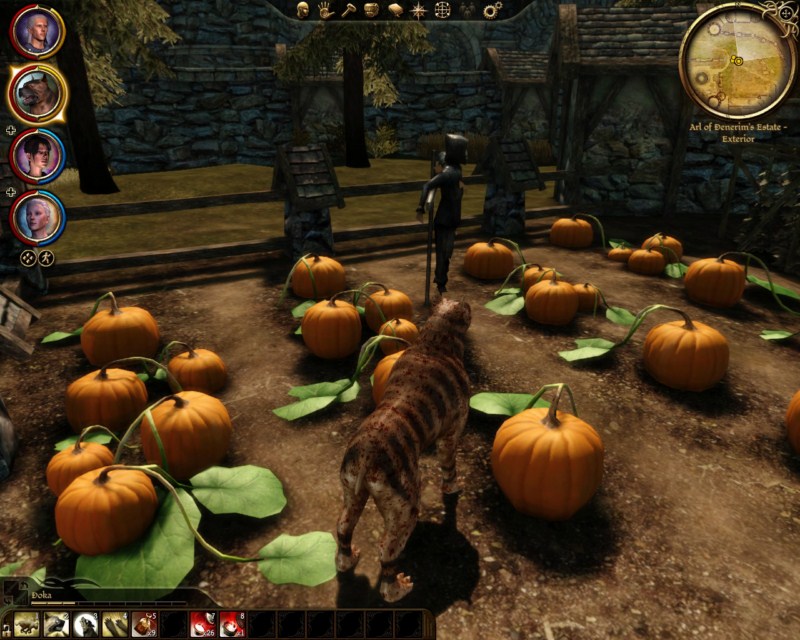Select the white-haired warrior portrait
This screenshot has width=800, height=640.
pos(38,33)
